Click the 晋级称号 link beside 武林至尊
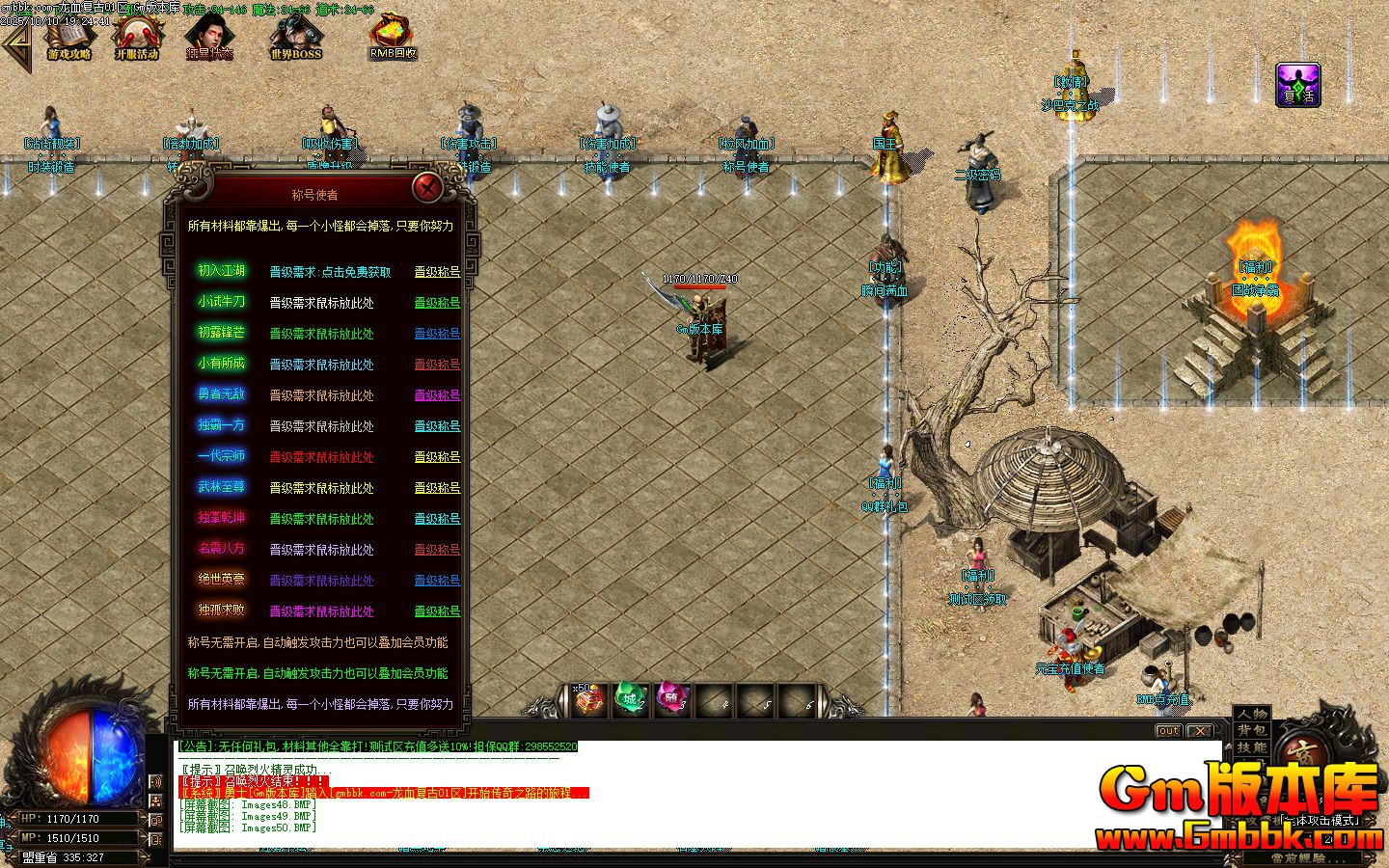The width and height of the screenshot is (1389, 868). click(436, 488)
